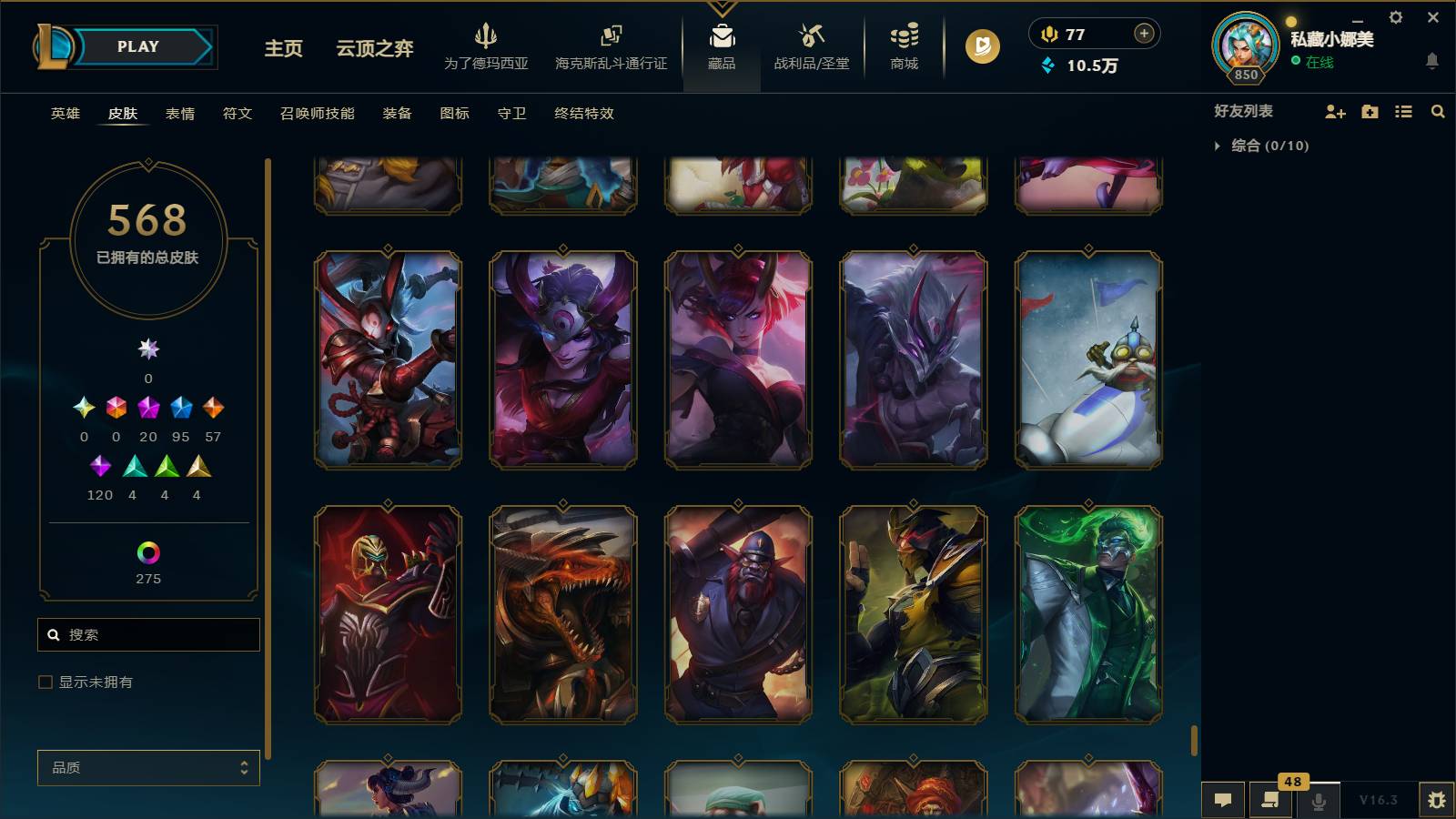The width and height of the screenshot is (1456, 819).
Task: Select the chroma color wheel filter
Action: (147, 551)
